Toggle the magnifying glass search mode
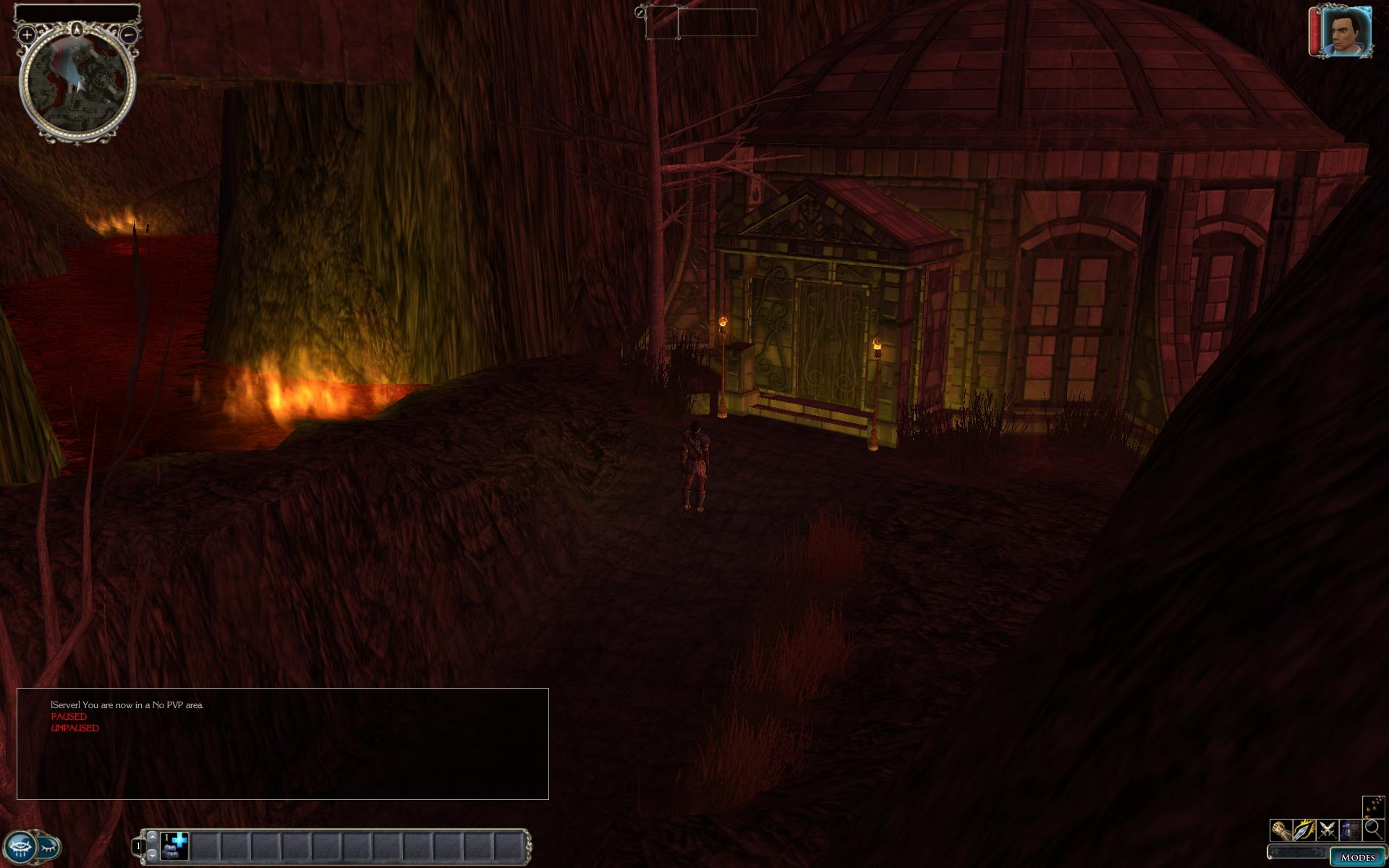The image size is (1389, 868). [1372, 830]
